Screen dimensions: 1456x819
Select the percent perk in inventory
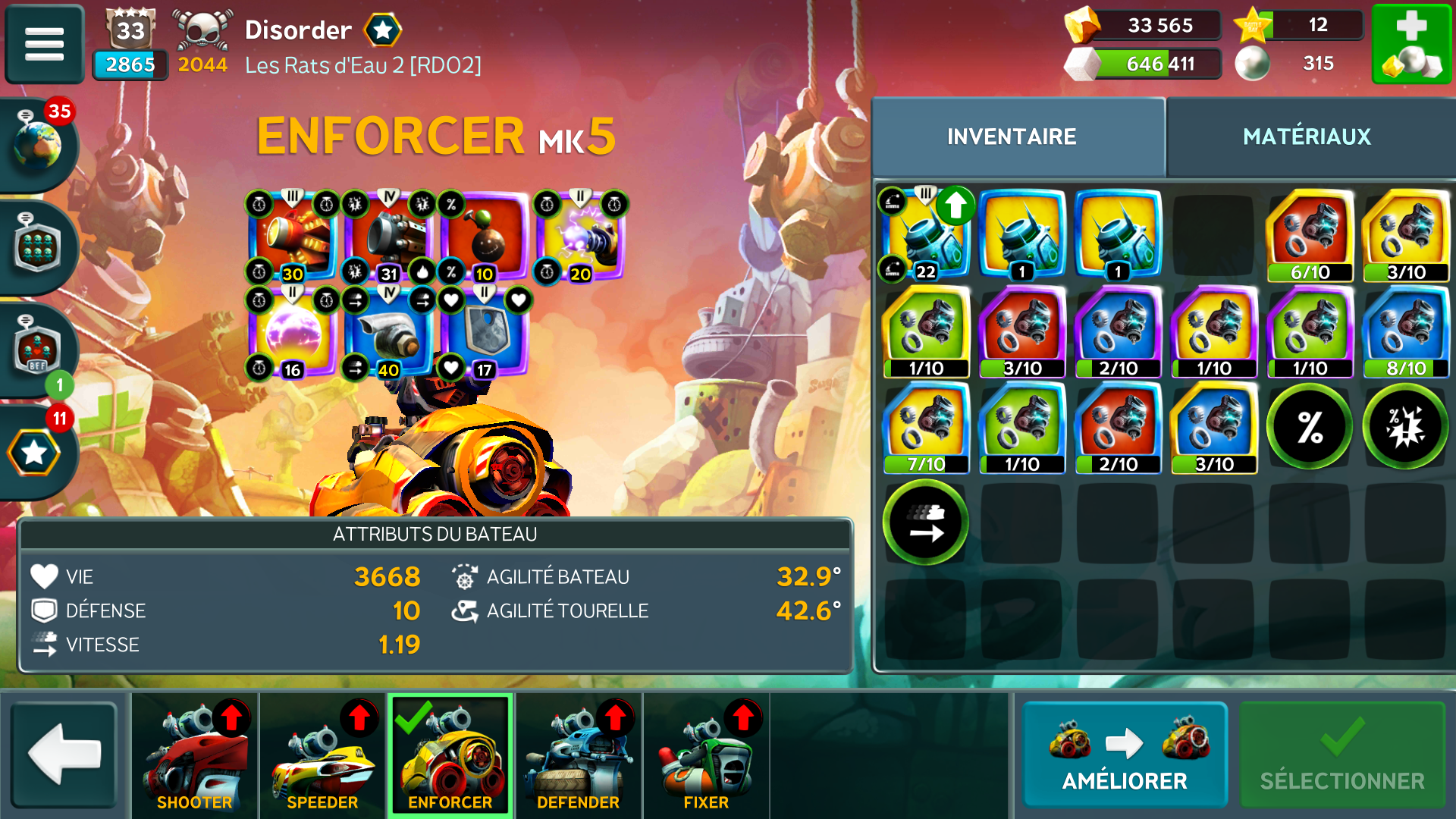pos(1310,427)
